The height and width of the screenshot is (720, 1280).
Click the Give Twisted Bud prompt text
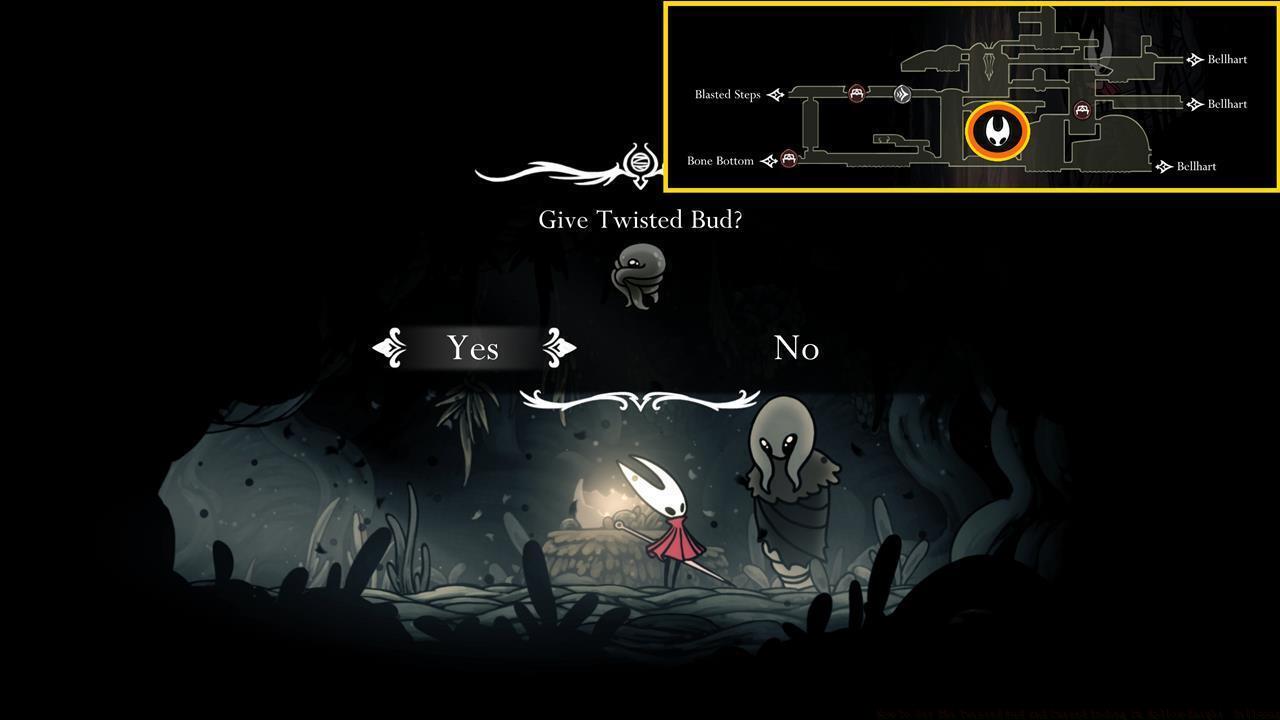pos(640,219)
